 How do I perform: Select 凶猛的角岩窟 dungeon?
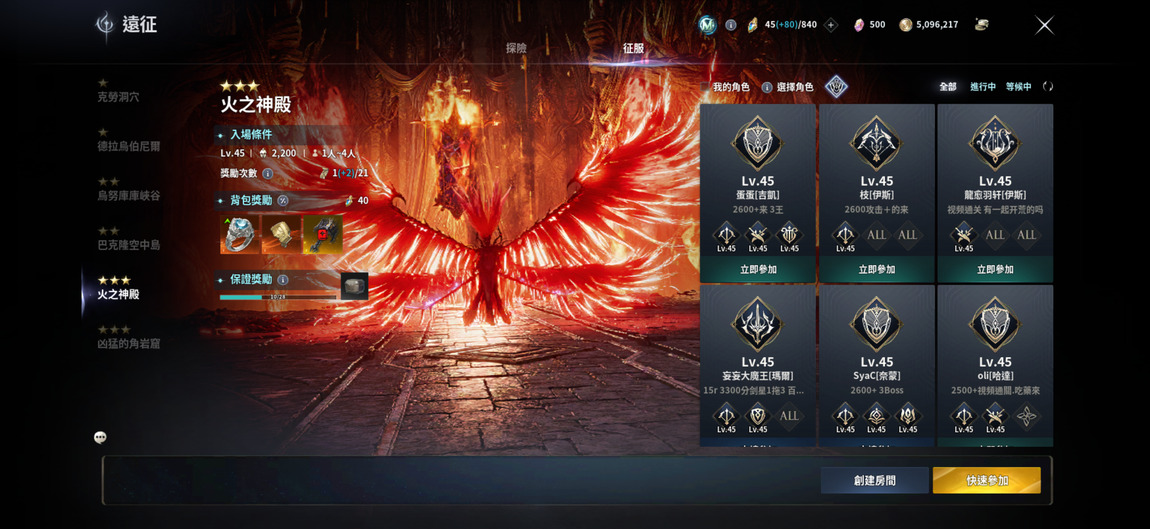[128, 343]
